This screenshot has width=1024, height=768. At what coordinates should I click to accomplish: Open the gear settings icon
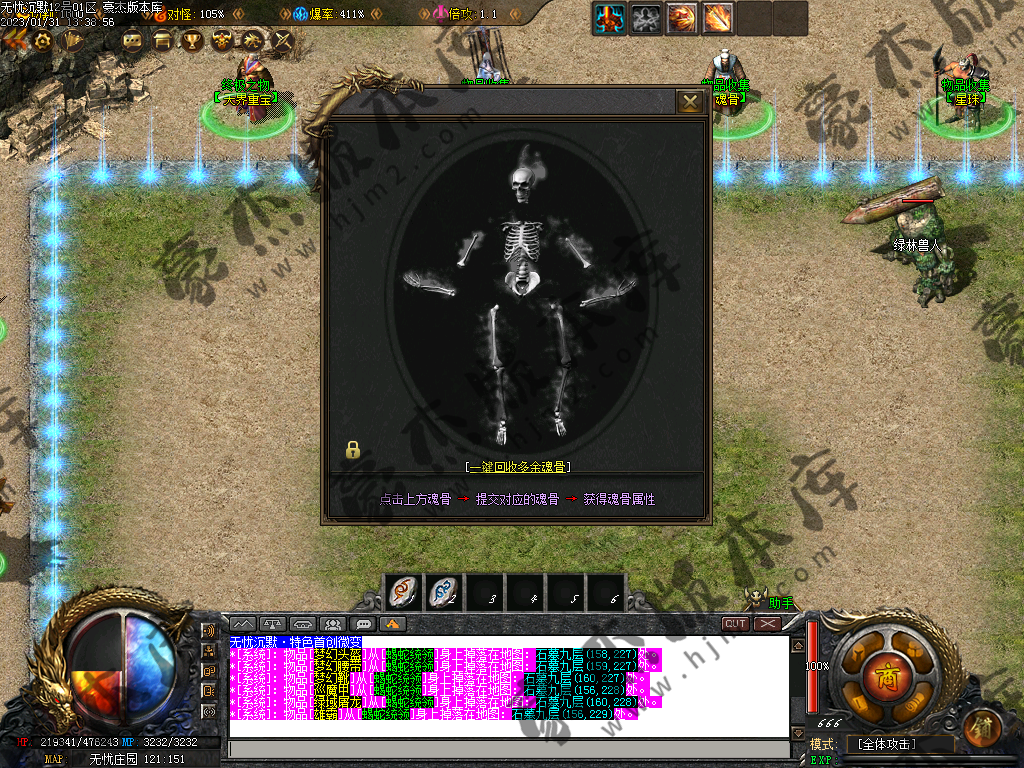click(43, 41)
